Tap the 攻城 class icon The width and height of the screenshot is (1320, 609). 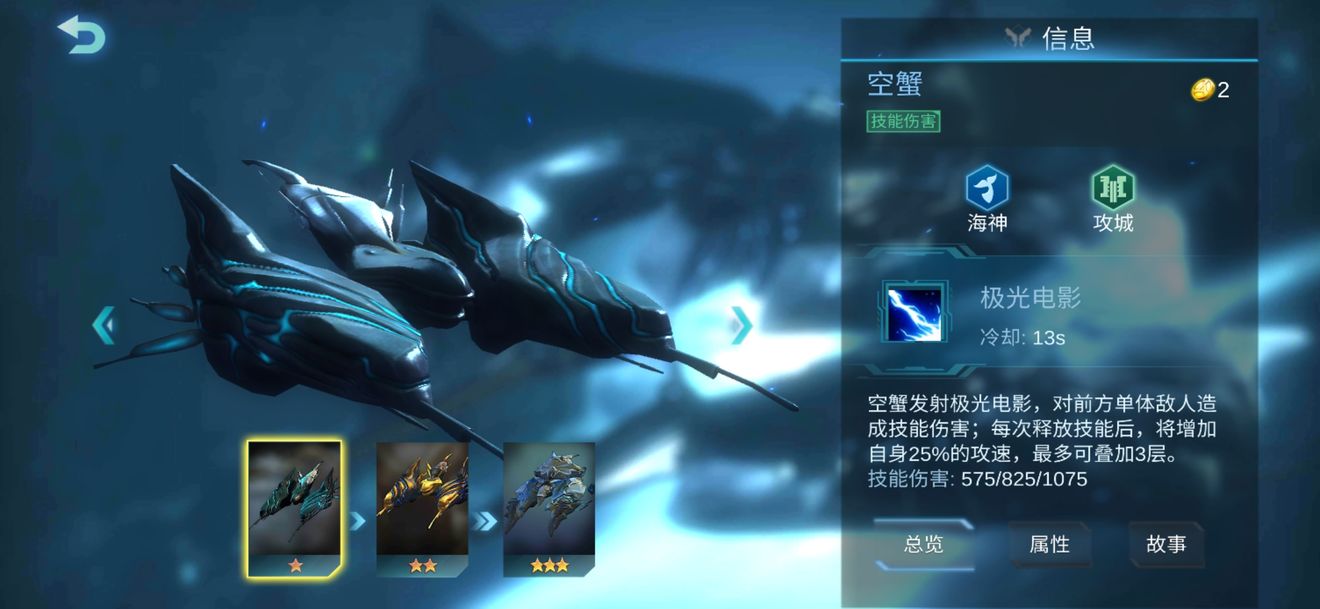point(1112,189)
